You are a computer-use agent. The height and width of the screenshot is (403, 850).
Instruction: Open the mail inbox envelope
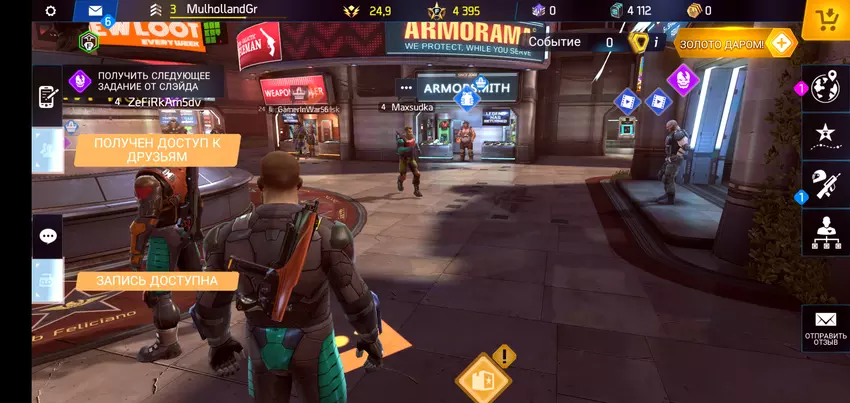coord(95,12)
